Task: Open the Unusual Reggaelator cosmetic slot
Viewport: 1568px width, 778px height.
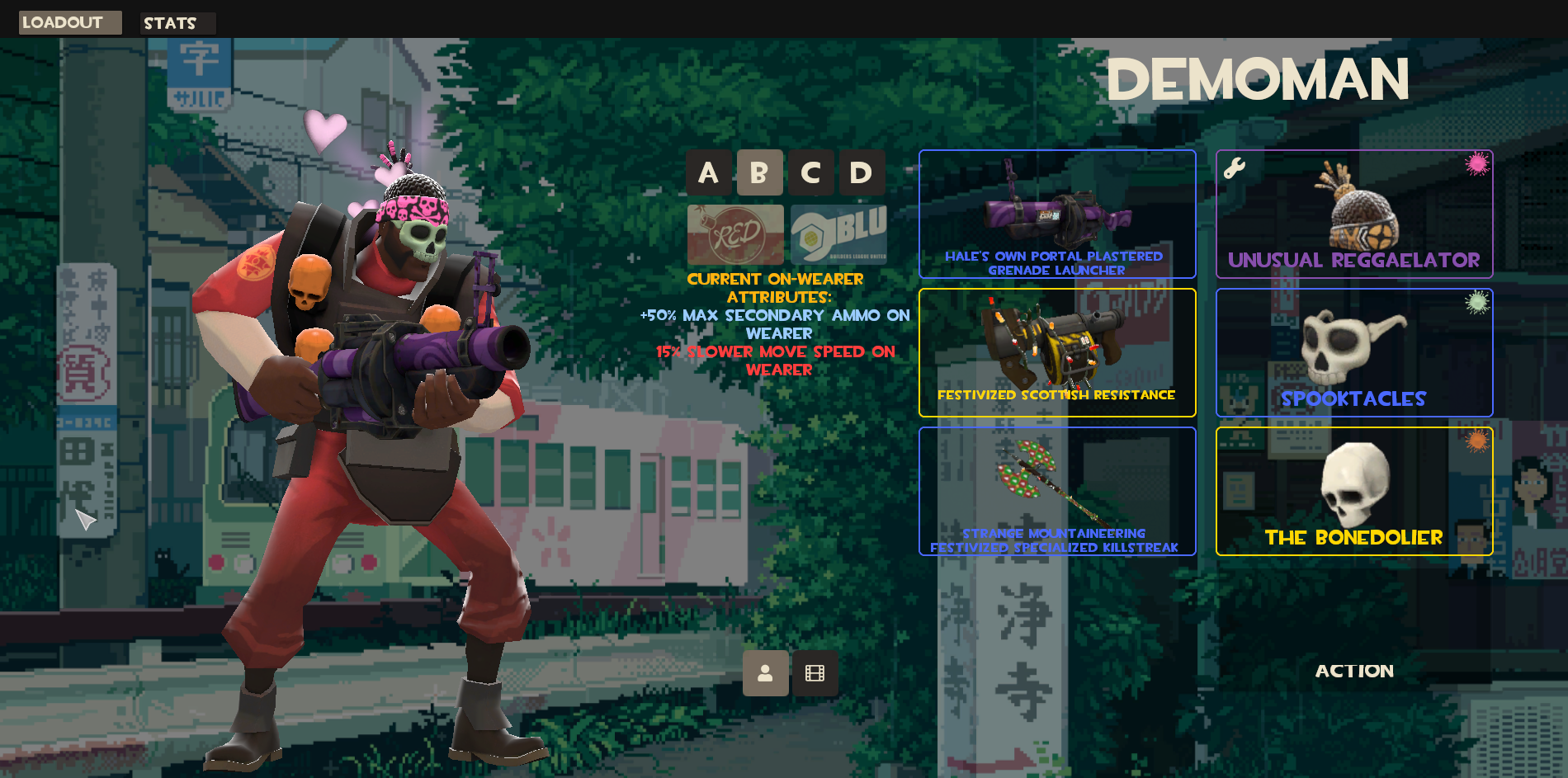Action: click(1353, 214)
